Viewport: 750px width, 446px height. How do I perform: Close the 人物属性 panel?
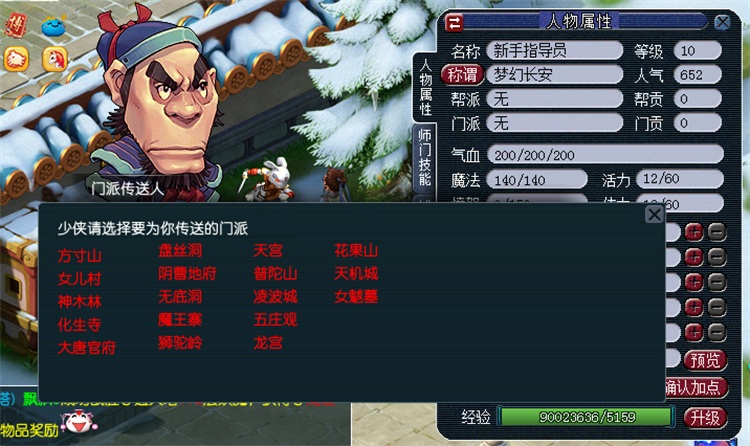point(719,21)
